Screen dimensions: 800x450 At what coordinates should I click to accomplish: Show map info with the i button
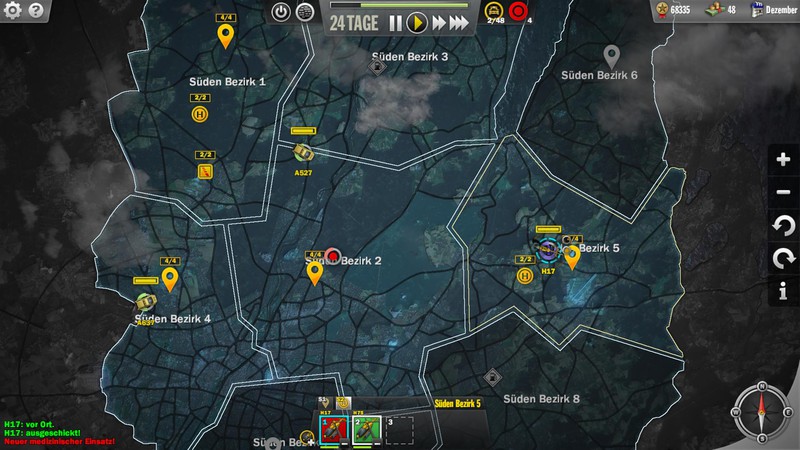coord(783,292)
